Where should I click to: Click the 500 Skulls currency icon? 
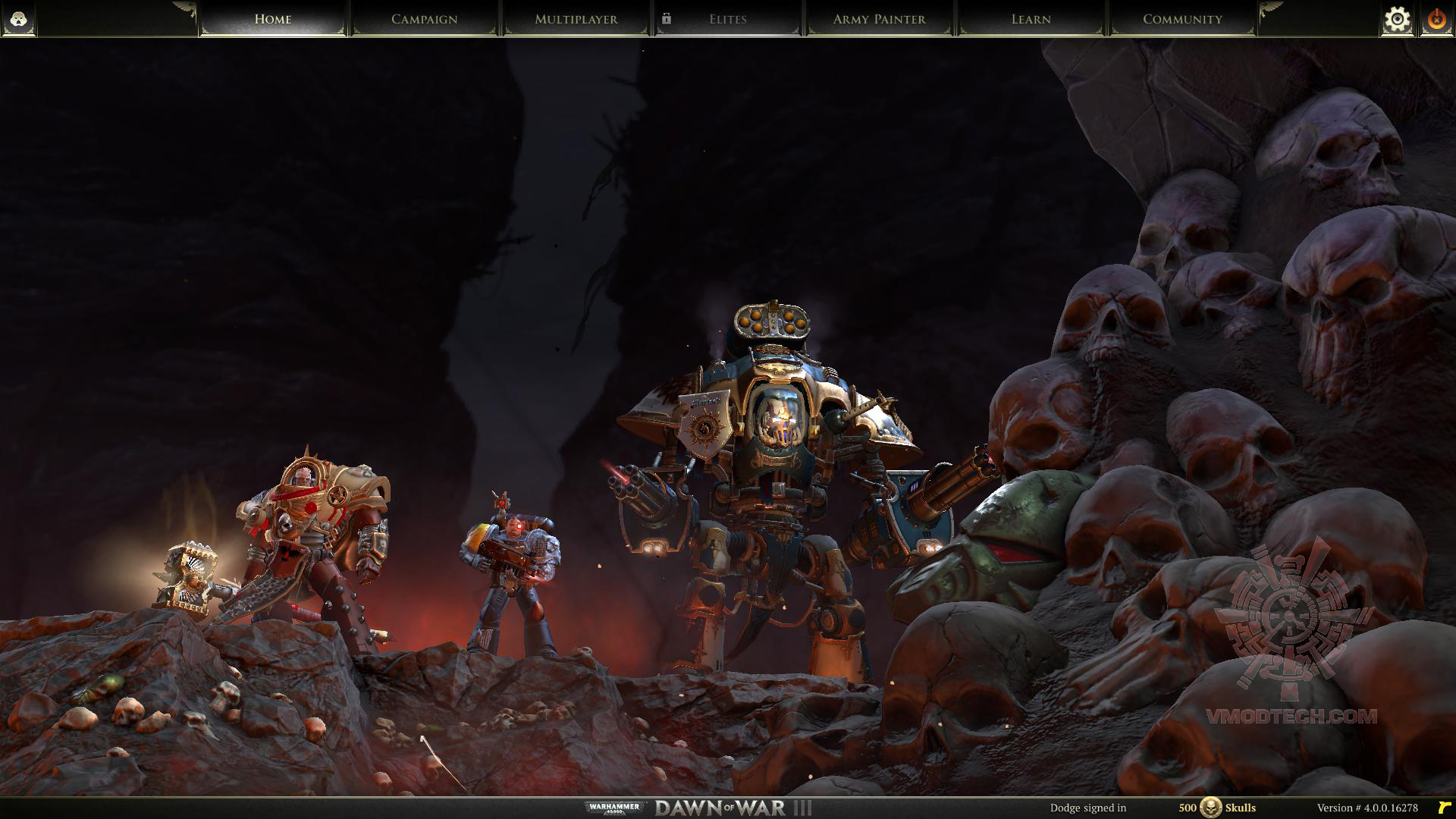click(x=1210, y=808)
